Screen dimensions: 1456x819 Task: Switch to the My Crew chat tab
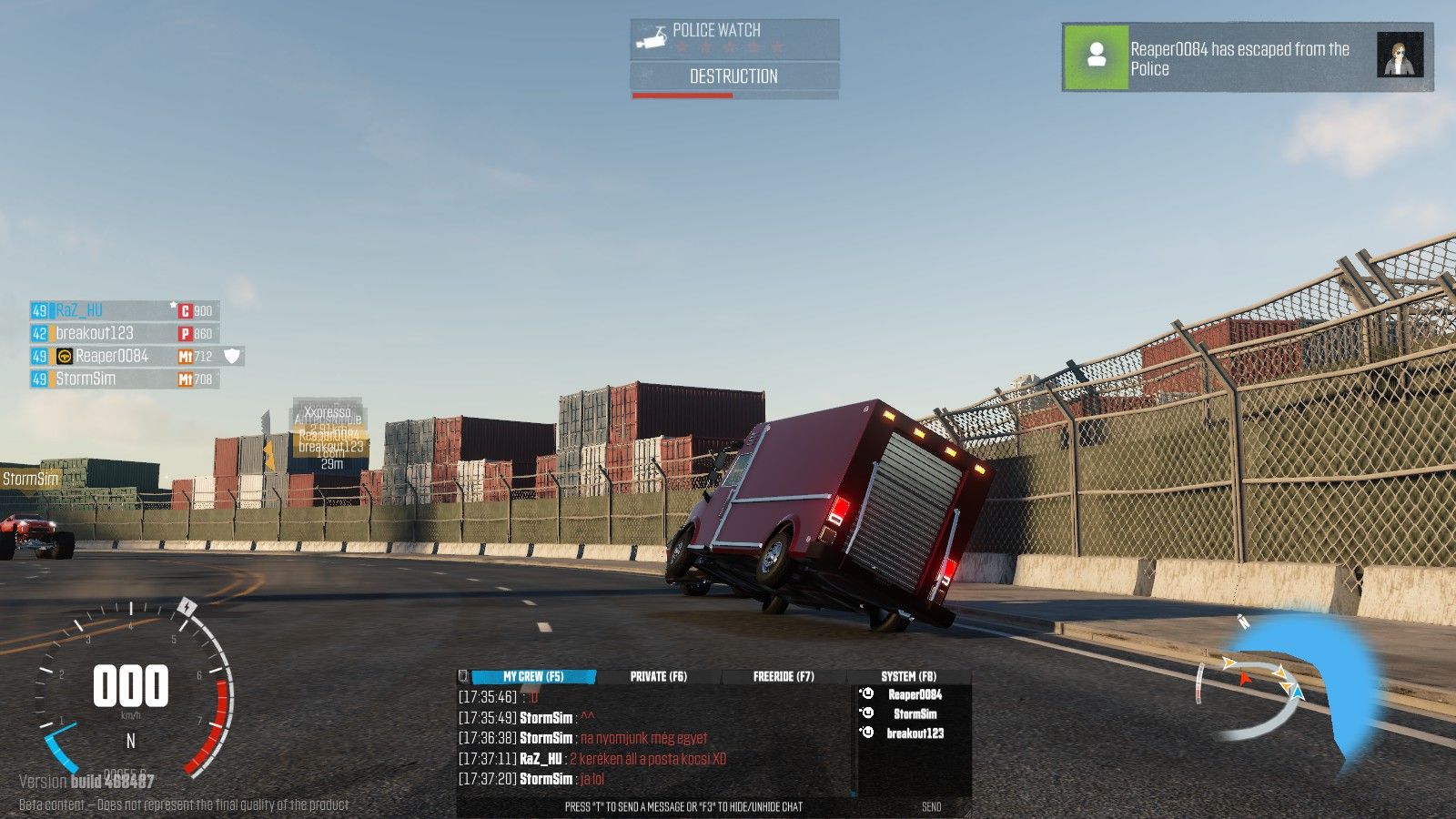coord(532,677)
